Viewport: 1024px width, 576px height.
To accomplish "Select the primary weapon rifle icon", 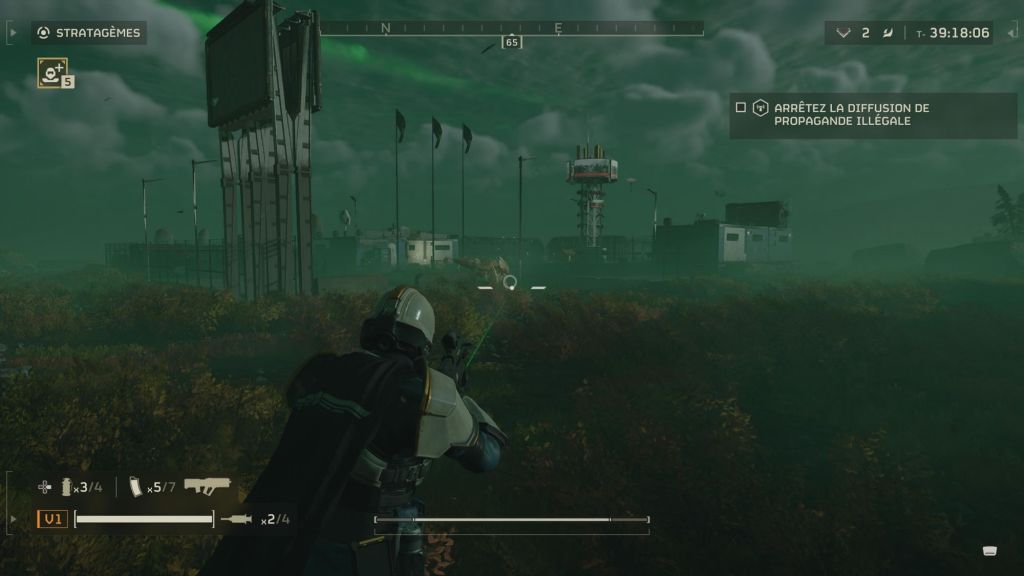I will coord(206,486).
